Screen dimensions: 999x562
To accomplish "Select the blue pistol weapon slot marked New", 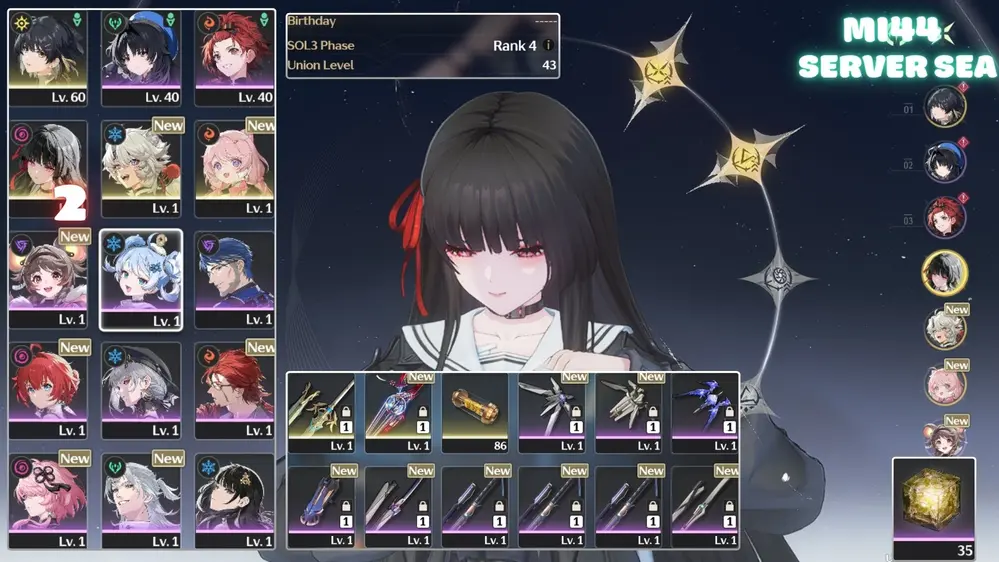I will [321, 506].
